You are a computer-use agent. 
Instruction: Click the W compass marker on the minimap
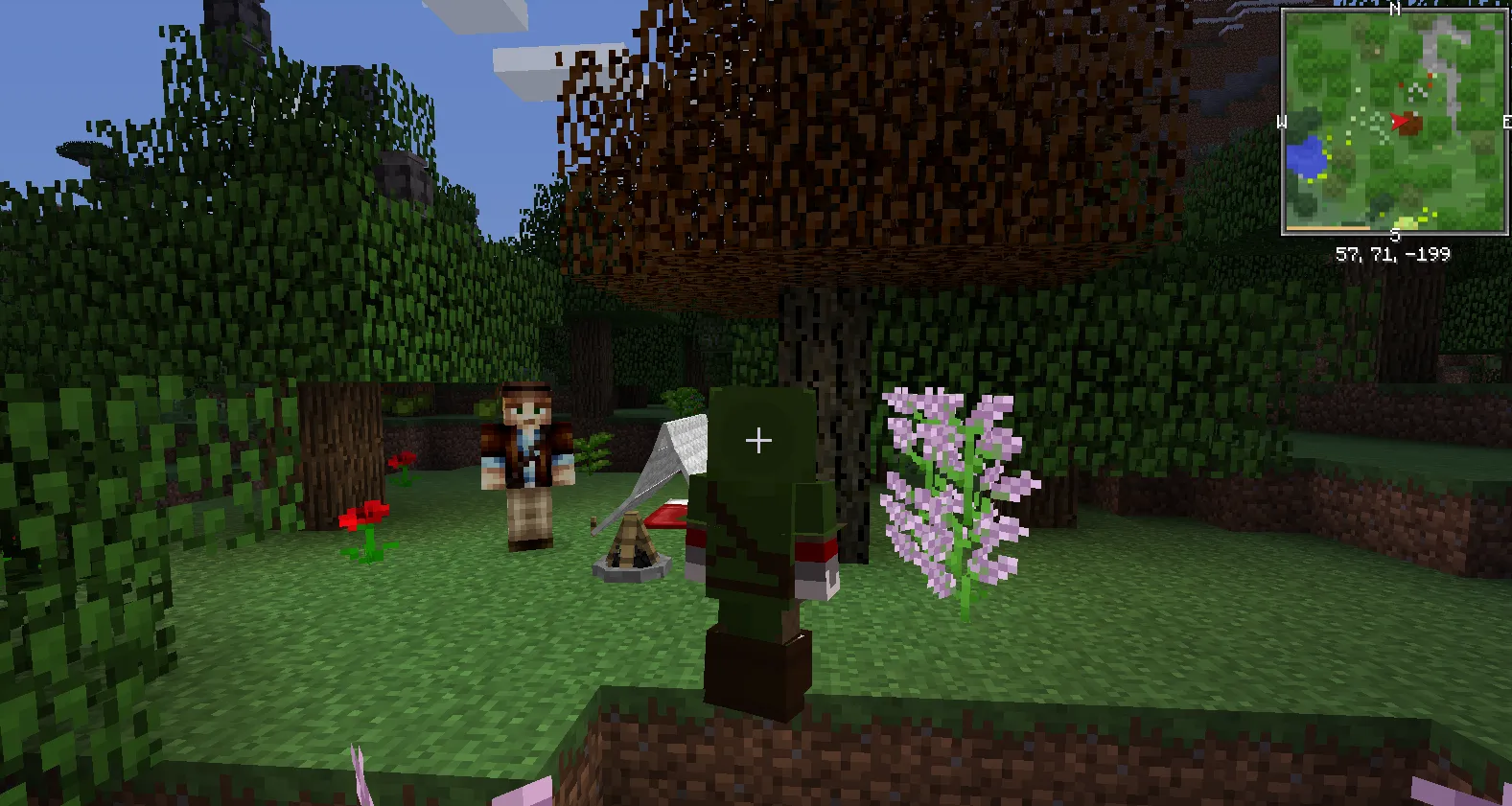(1282, 122)
